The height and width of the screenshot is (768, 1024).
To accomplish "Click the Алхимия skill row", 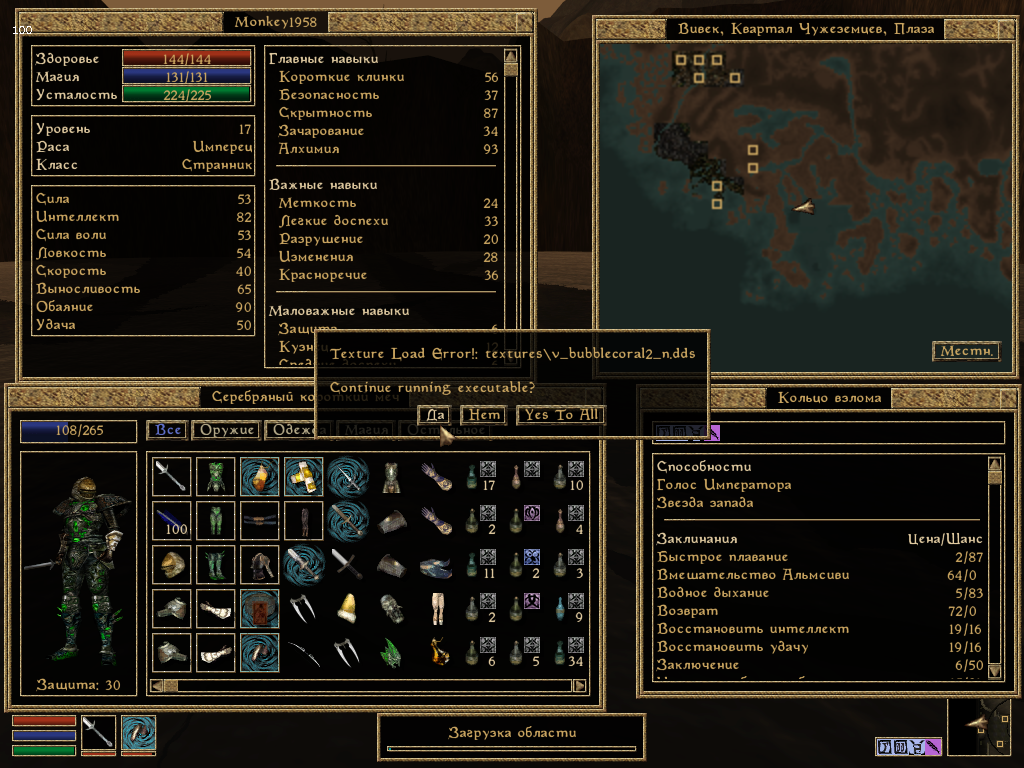I will pos(309,149).
